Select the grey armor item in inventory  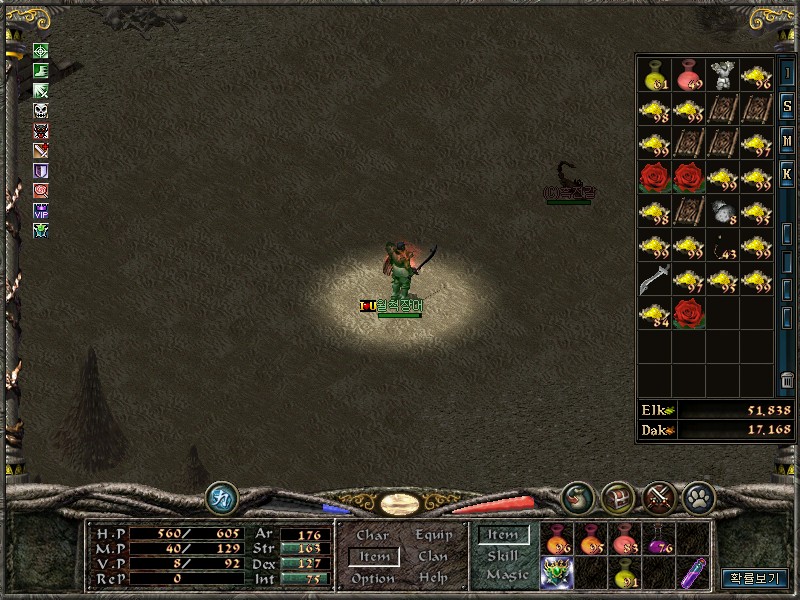722,75
